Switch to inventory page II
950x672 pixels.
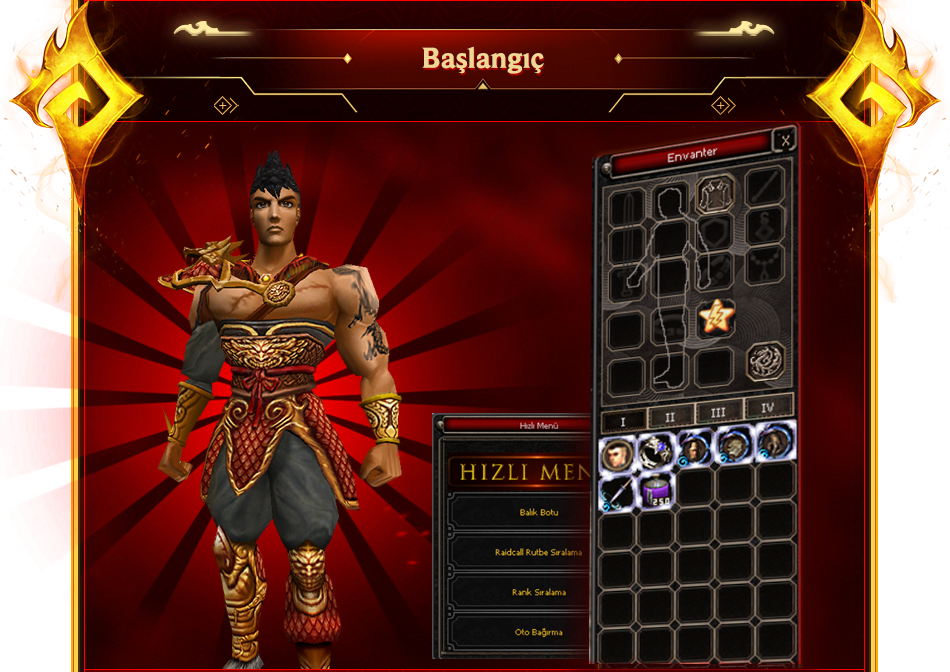(671, 415)
